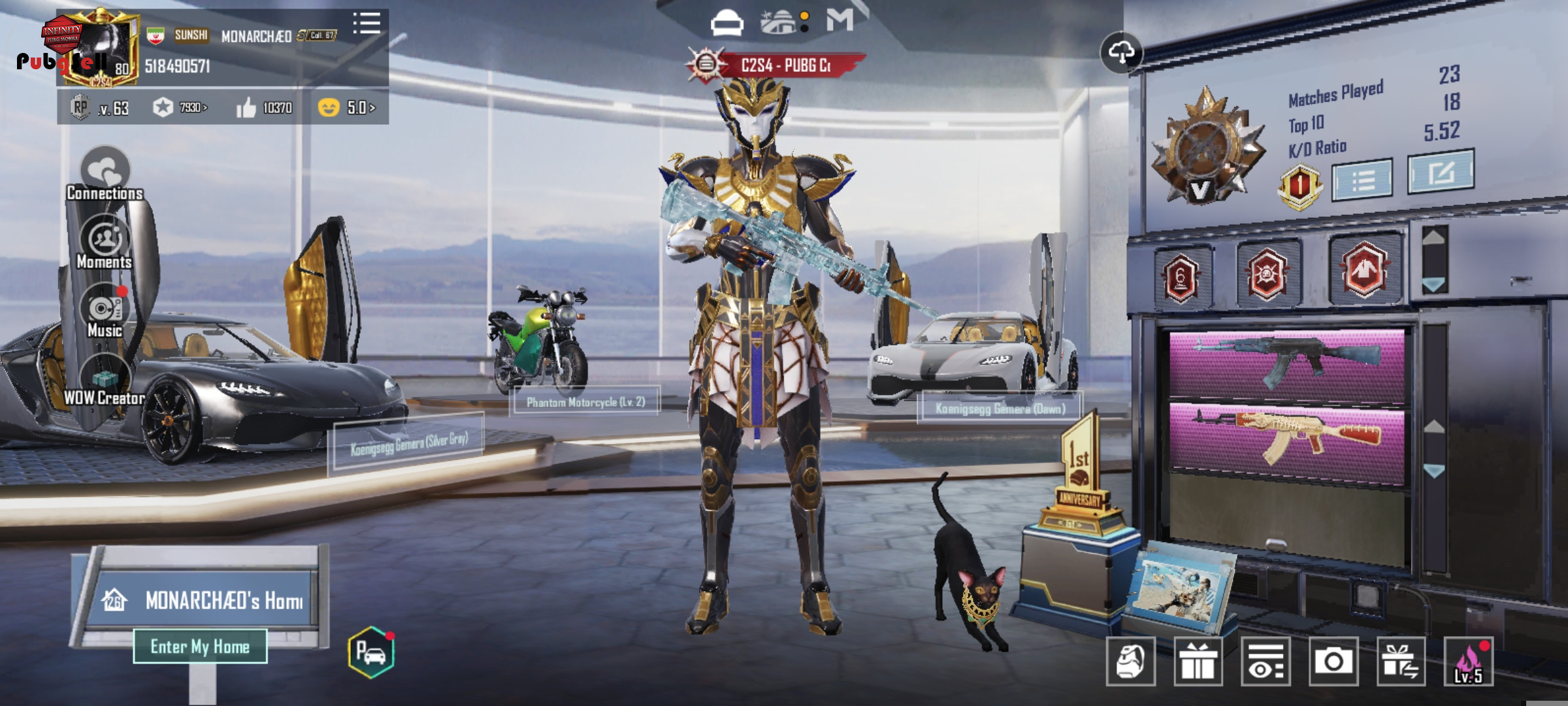Open the gift box icon
The height and width of the screenshot is (706, 1568).
click(1198, 662)
